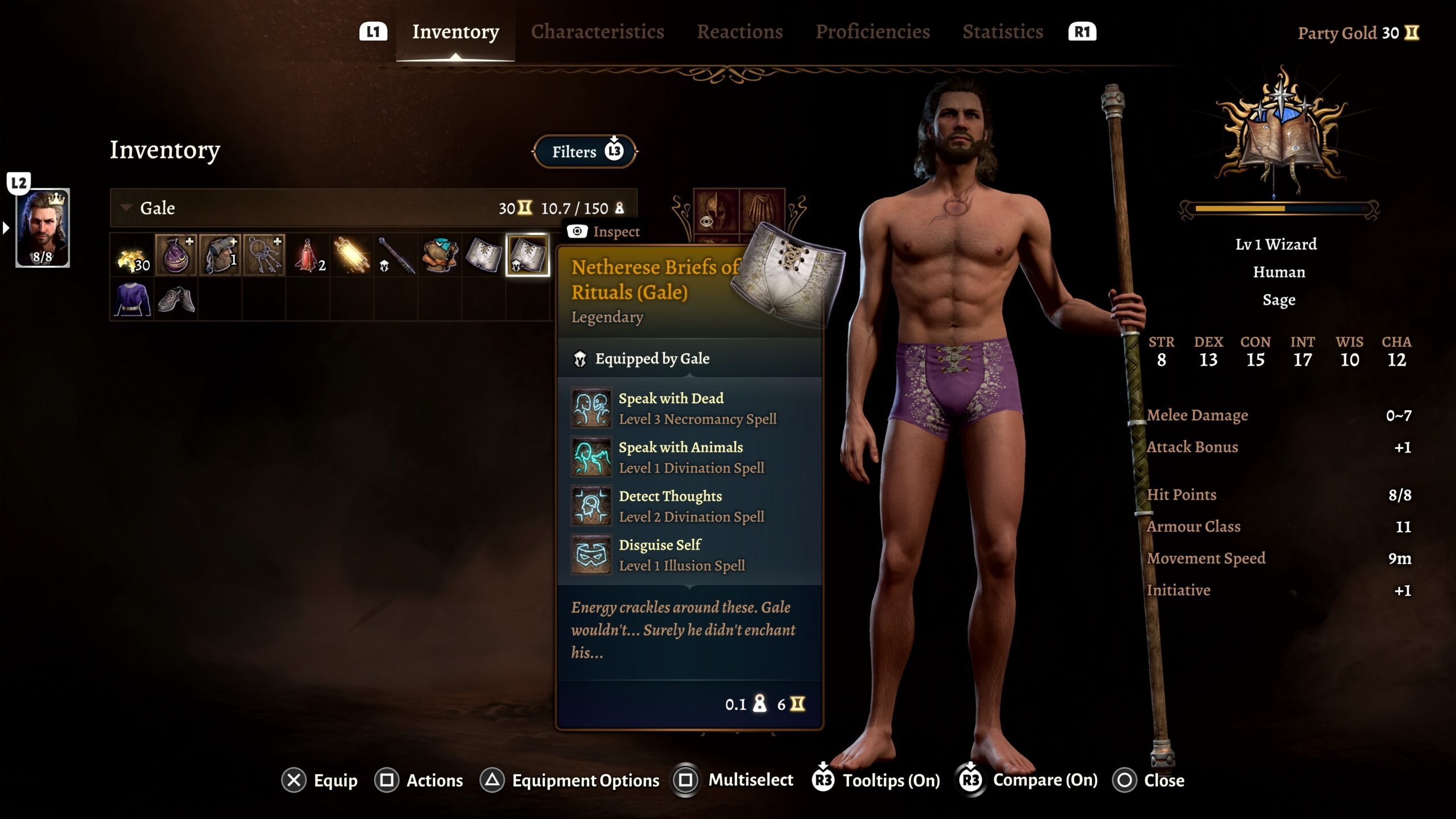Select the red healing potion slot
1456x819 pixels.
pyautogui.click(x=308, y=255)
